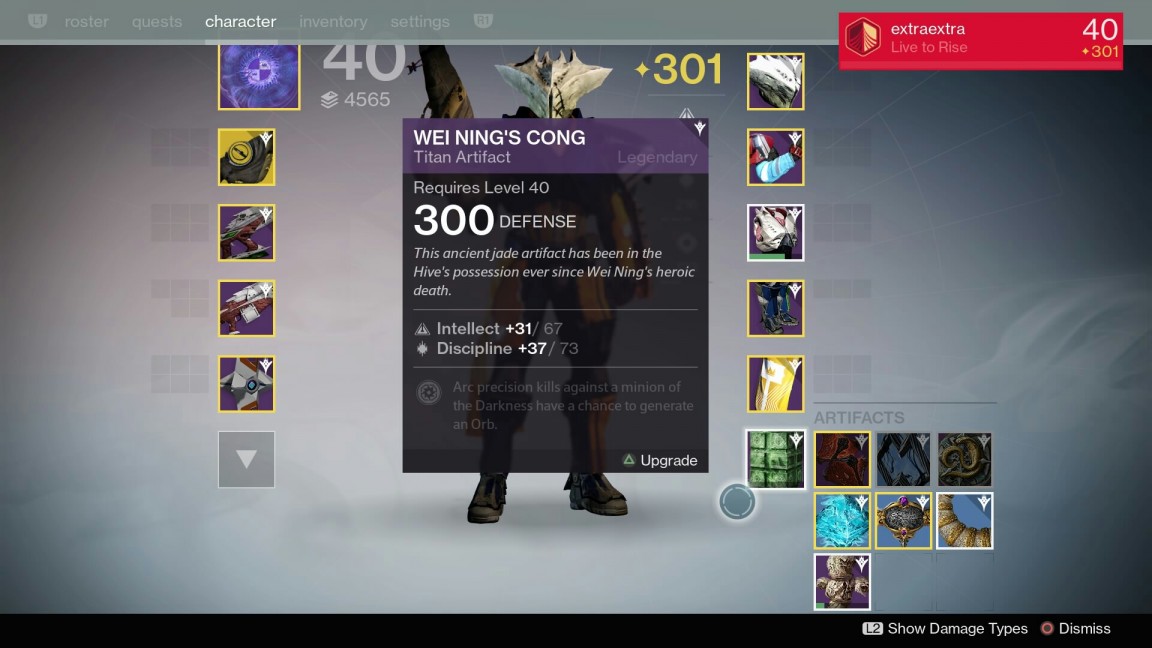
Task: Select the yellow Titan mark slot
Action: click(775, 384)
